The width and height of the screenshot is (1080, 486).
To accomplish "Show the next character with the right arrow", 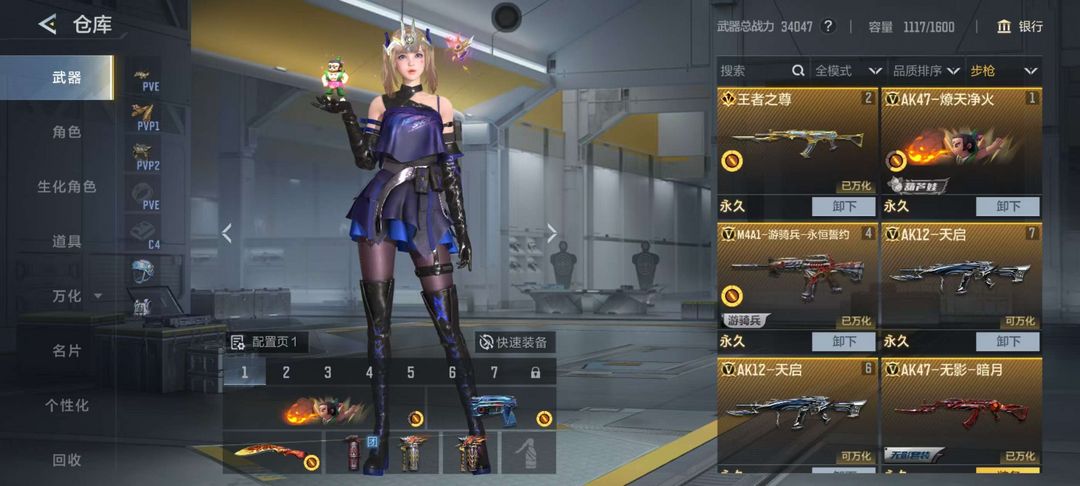I will (552, 233).
